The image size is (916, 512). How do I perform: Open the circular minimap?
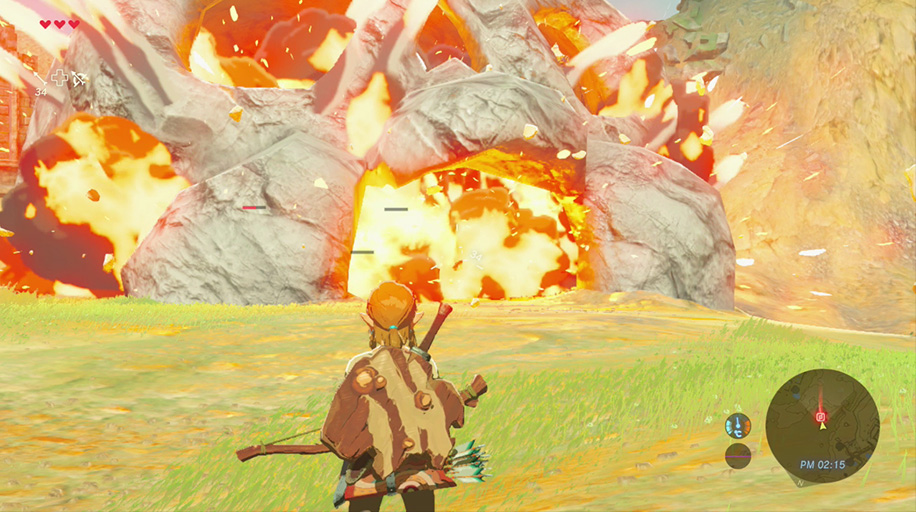pos(822,426)
